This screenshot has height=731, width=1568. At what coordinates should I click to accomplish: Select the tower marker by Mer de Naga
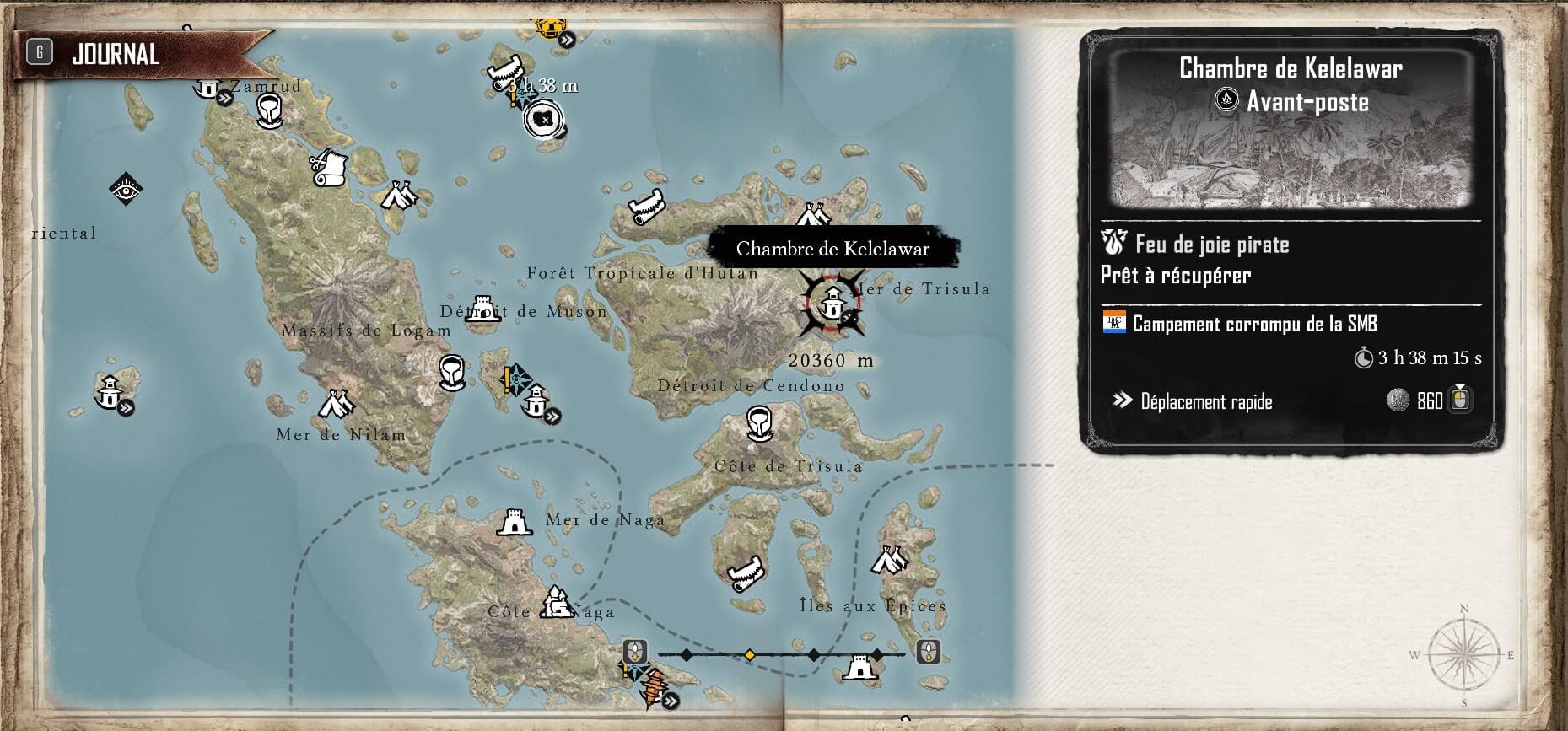click(x=514, y=523)
